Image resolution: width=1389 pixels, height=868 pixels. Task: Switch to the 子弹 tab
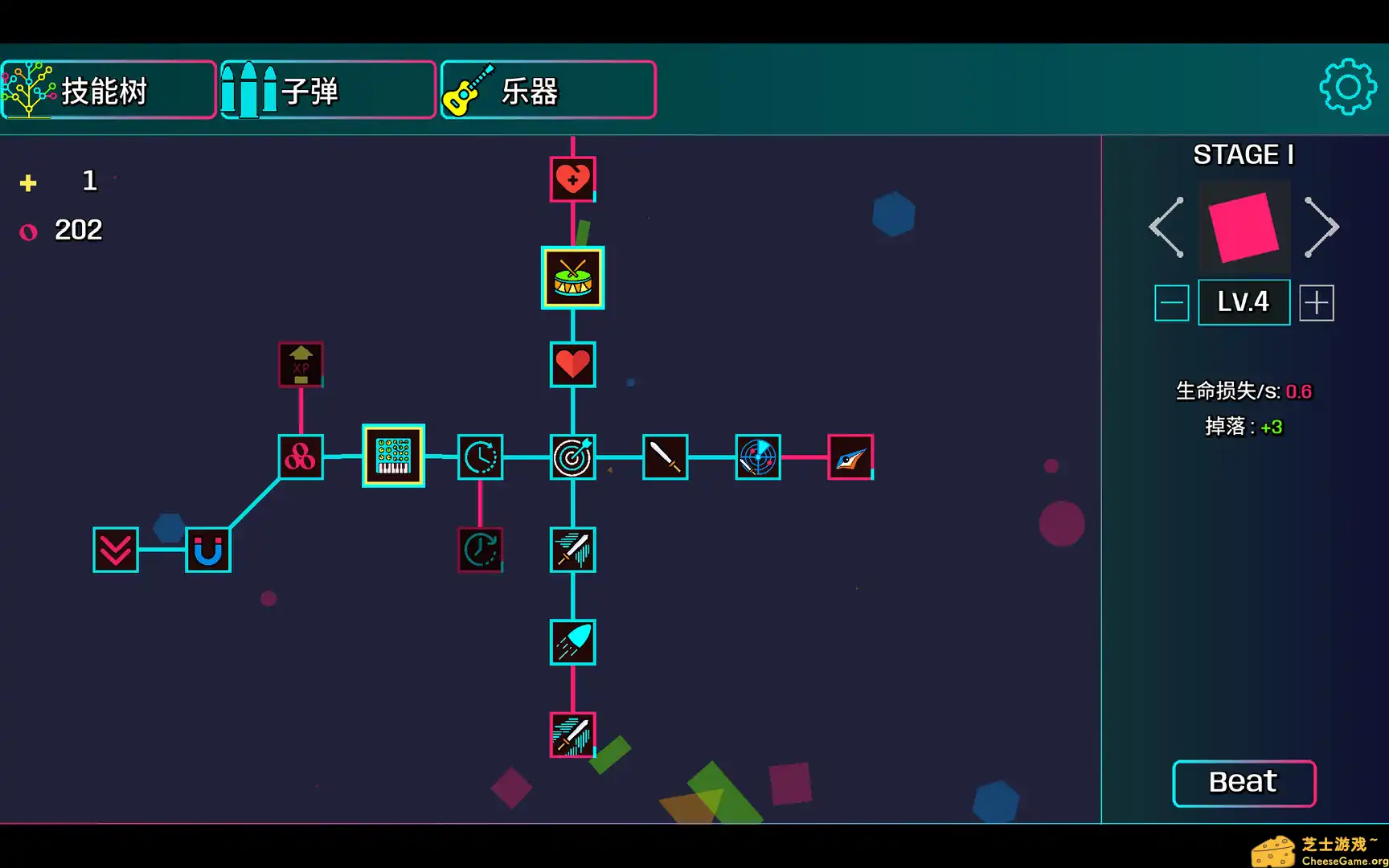(x=326, y=90)
